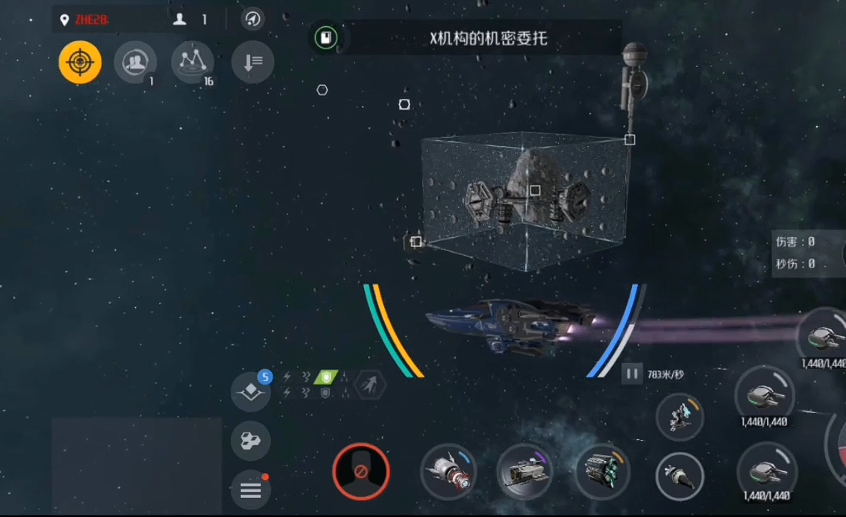
Task: Open the layered icon with blue badge
Action: click(250, 391)
